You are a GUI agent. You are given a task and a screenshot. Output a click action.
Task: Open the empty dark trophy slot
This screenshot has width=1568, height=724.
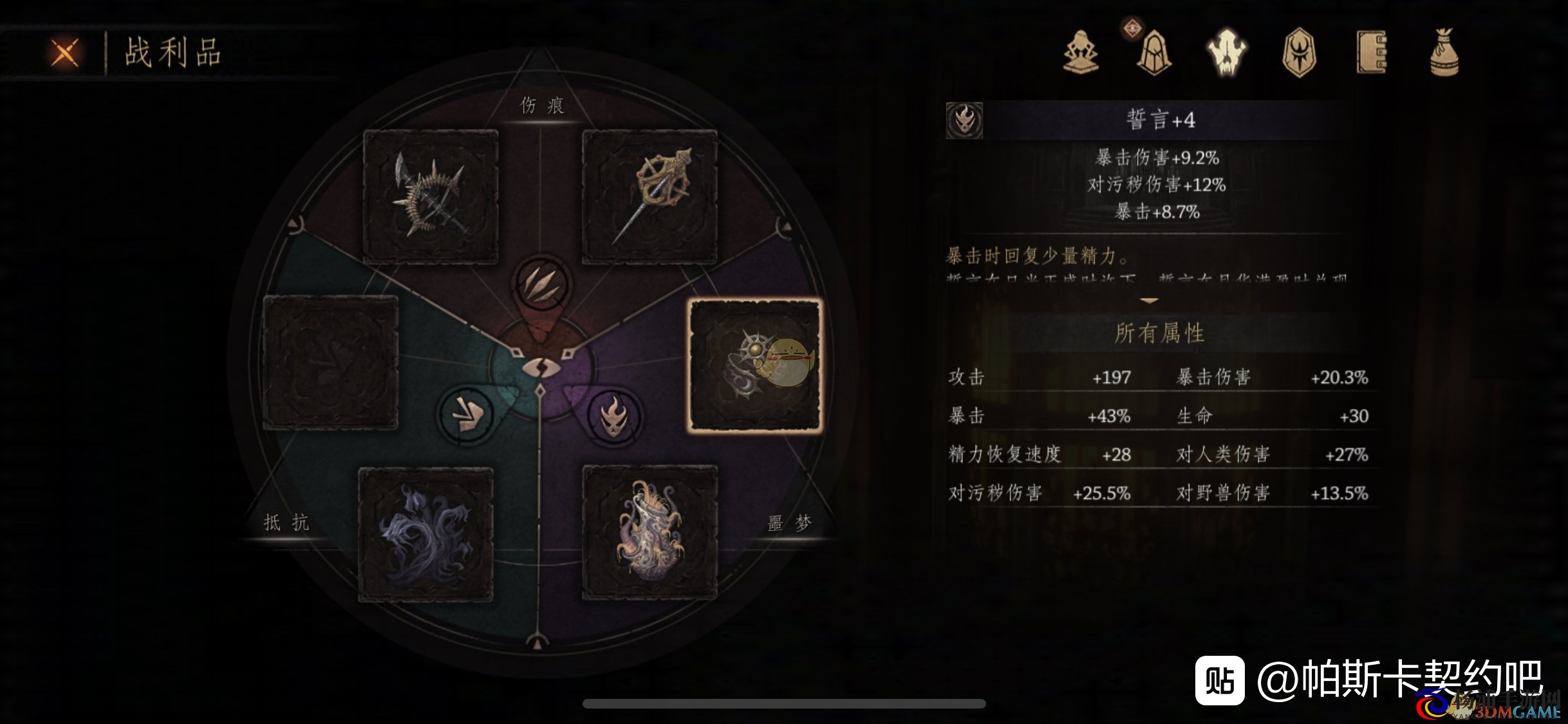(x=330, y=362)
